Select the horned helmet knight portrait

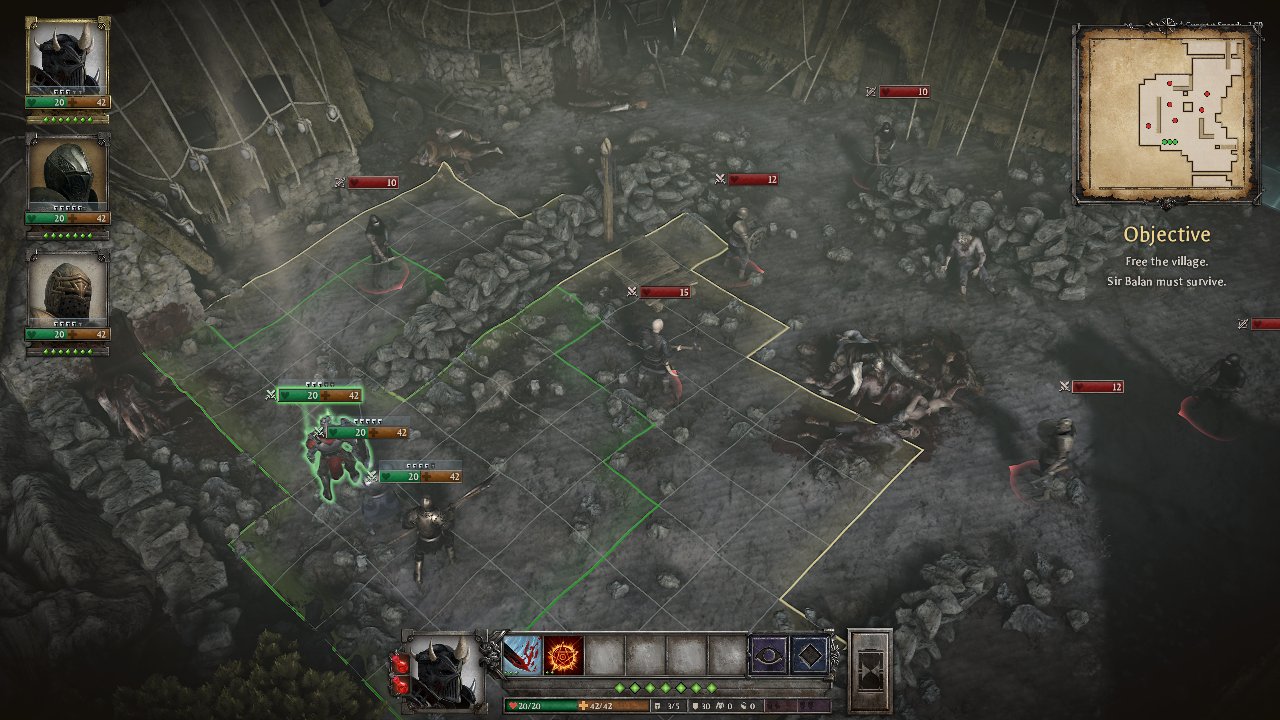pos(67,56)
